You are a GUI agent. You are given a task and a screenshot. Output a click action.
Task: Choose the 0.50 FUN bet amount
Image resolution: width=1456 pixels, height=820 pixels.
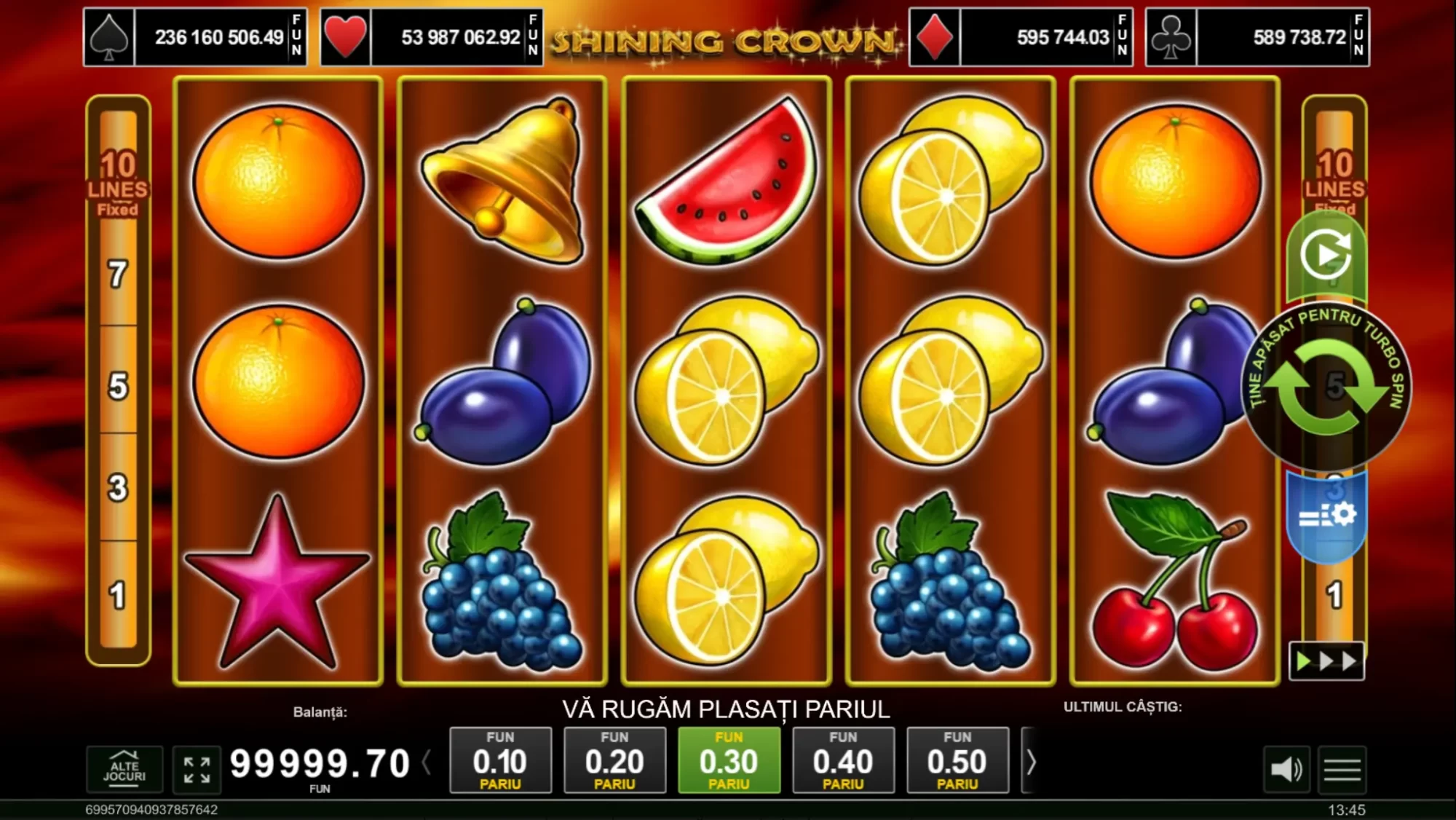957,762
